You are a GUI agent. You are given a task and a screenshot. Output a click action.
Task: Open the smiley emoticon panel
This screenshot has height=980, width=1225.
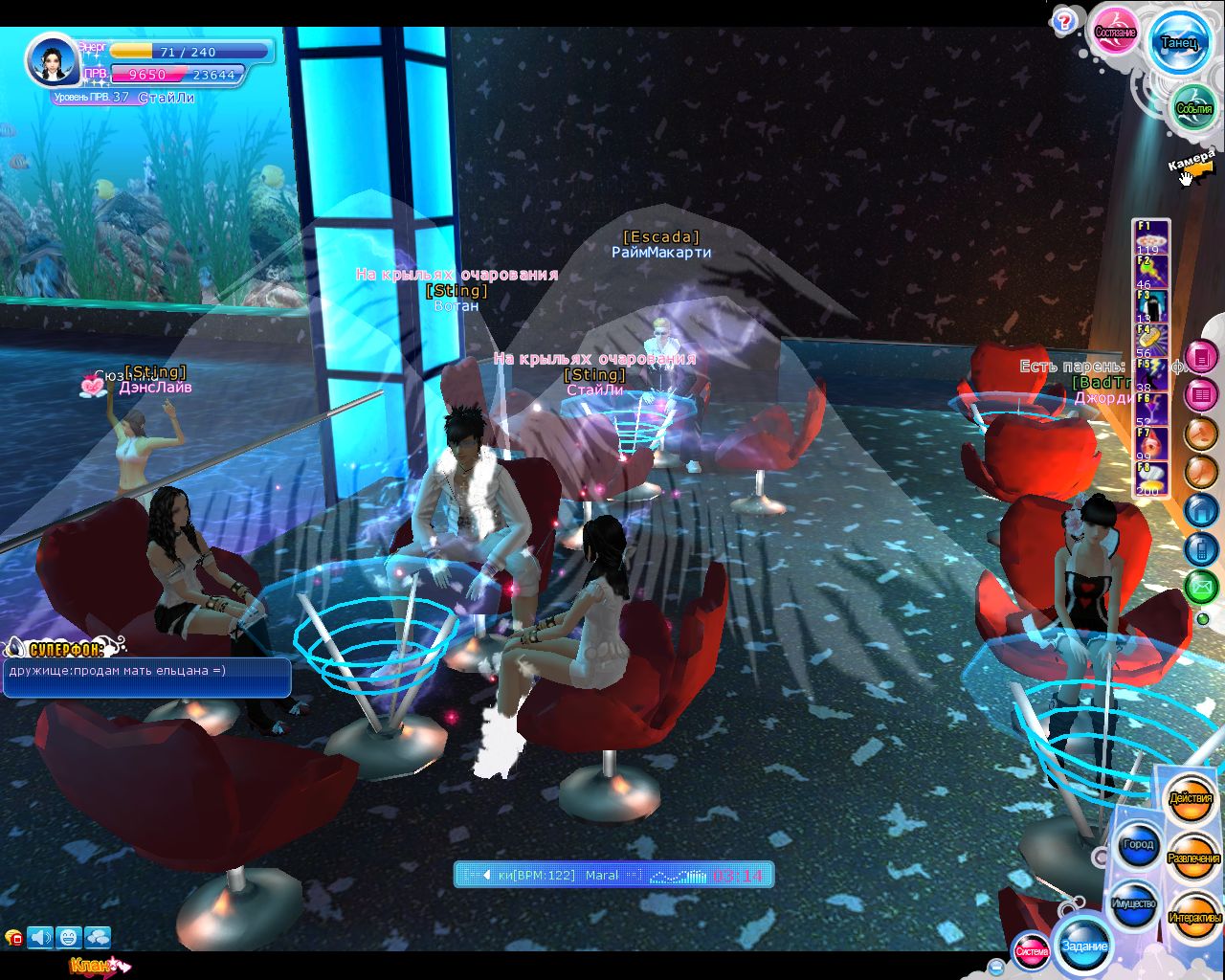[68, 937]
